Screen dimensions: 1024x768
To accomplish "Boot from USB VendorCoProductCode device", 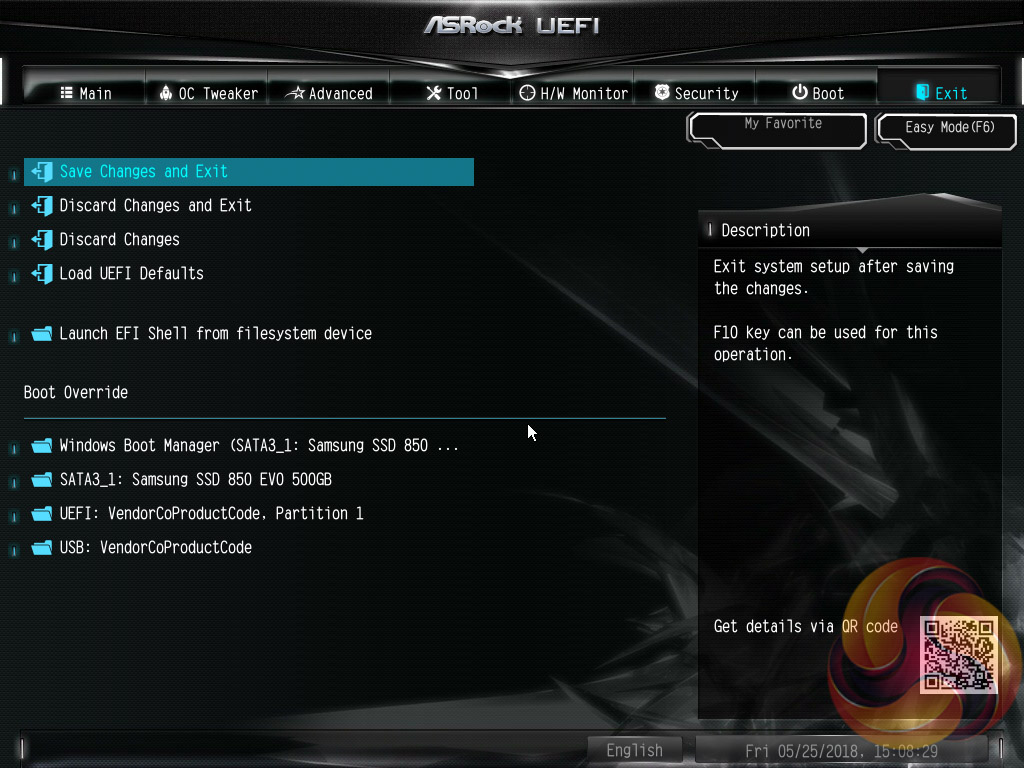I will coord(155,547).
